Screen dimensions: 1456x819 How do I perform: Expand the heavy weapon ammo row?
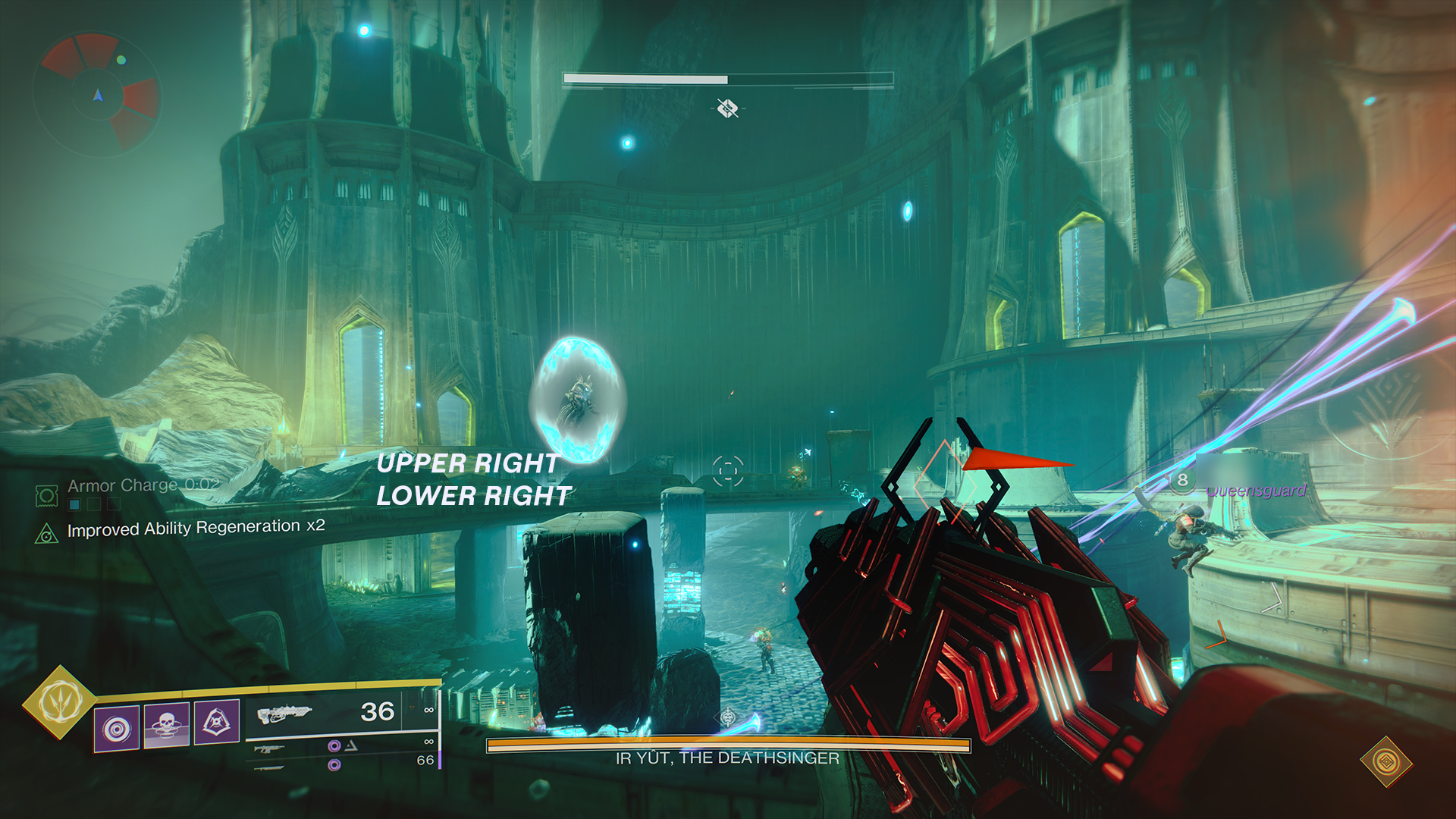click(334, 764)
